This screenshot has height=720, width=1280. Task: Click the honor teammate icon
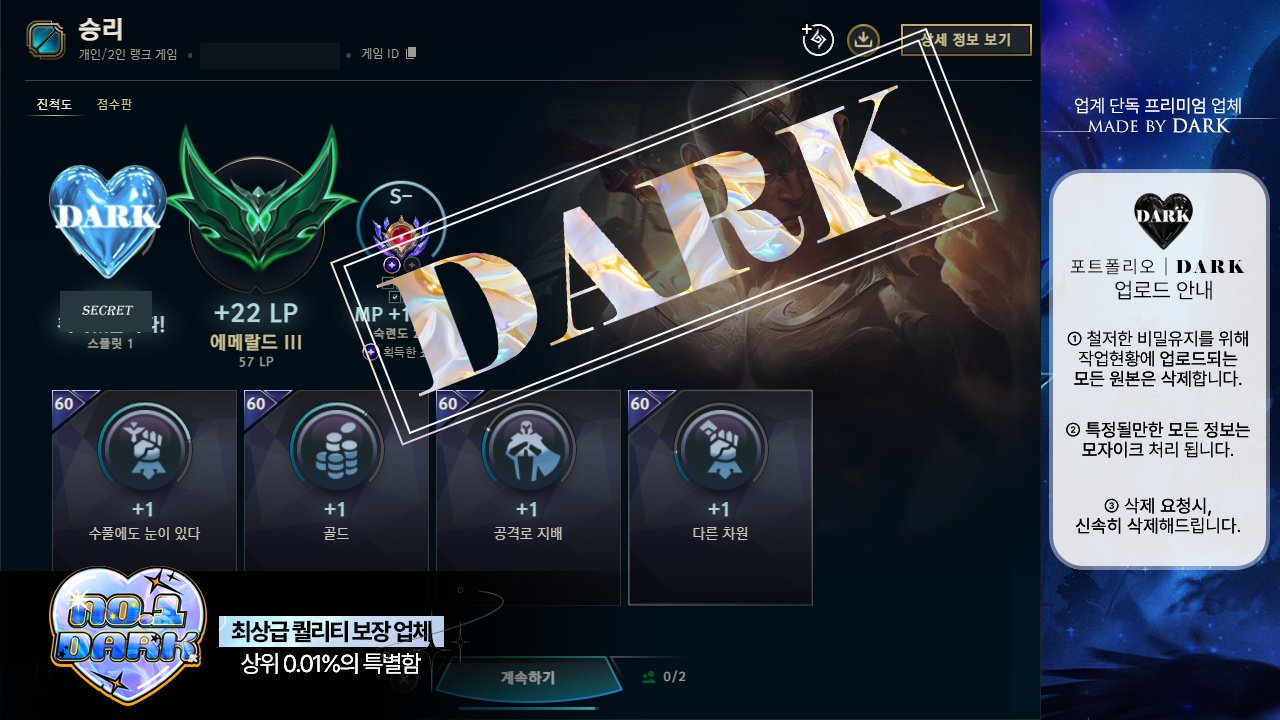coord(816,41)
